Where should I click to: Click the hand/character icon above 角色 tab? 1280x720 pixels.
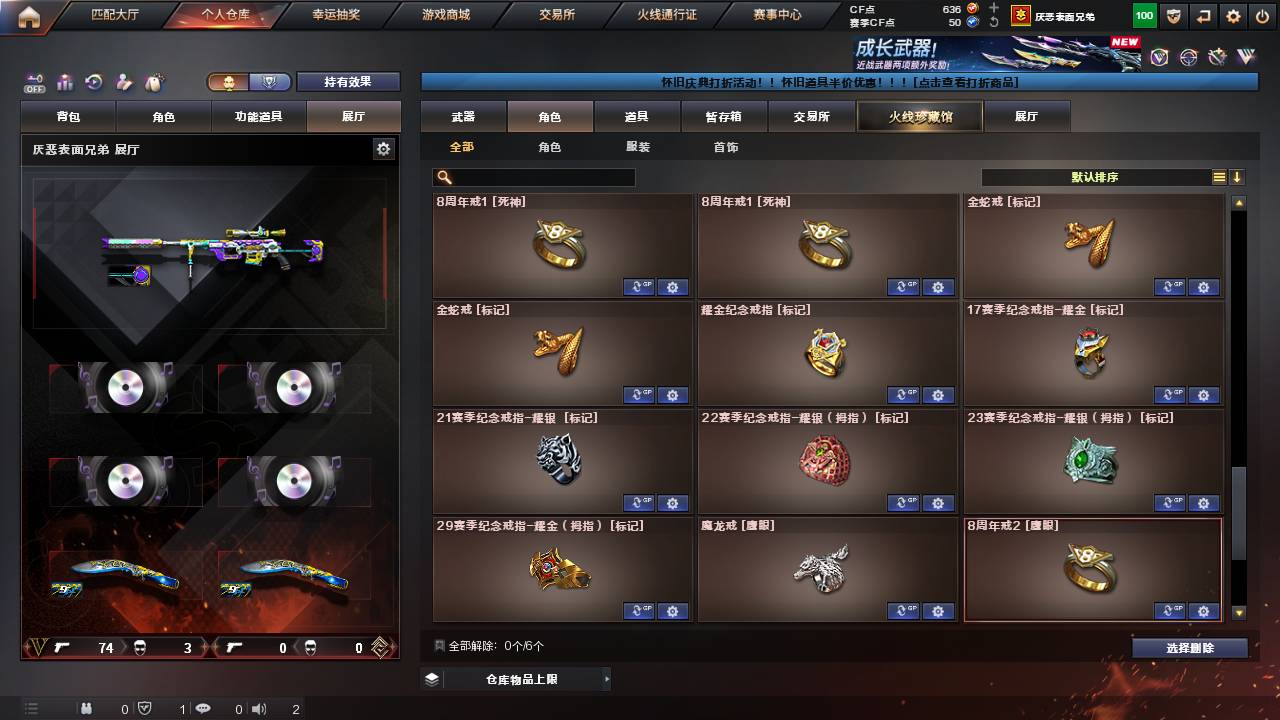click(125, 81)
